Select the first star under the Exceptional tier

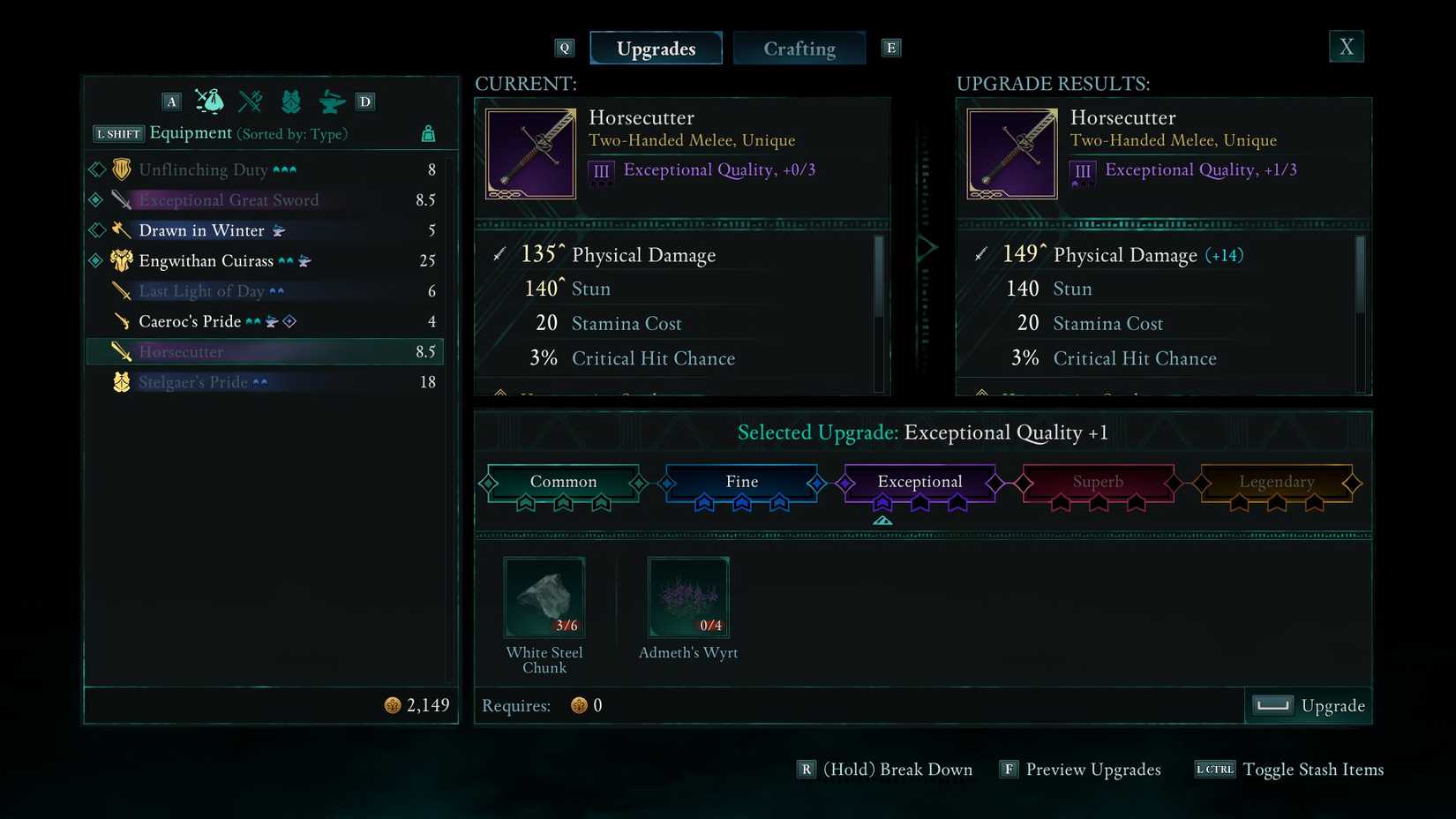(882, 503)
